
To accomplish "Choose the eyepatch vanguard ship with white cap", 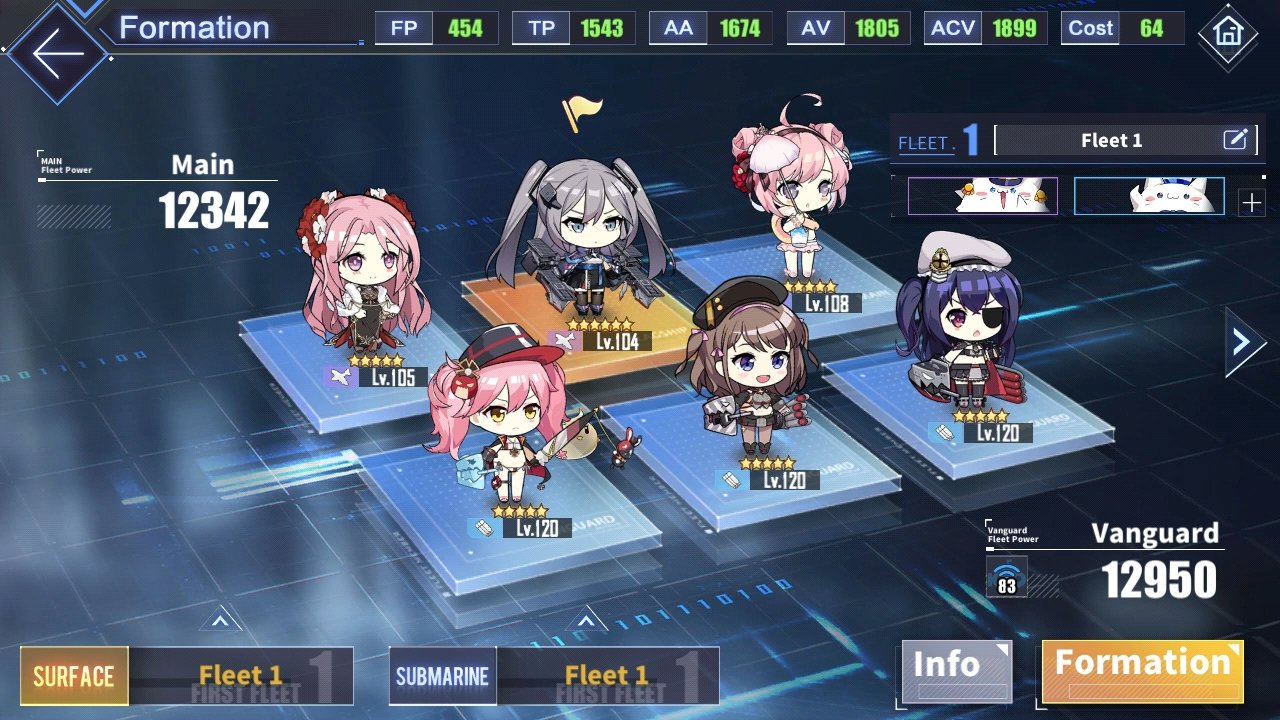I will 960,320.
